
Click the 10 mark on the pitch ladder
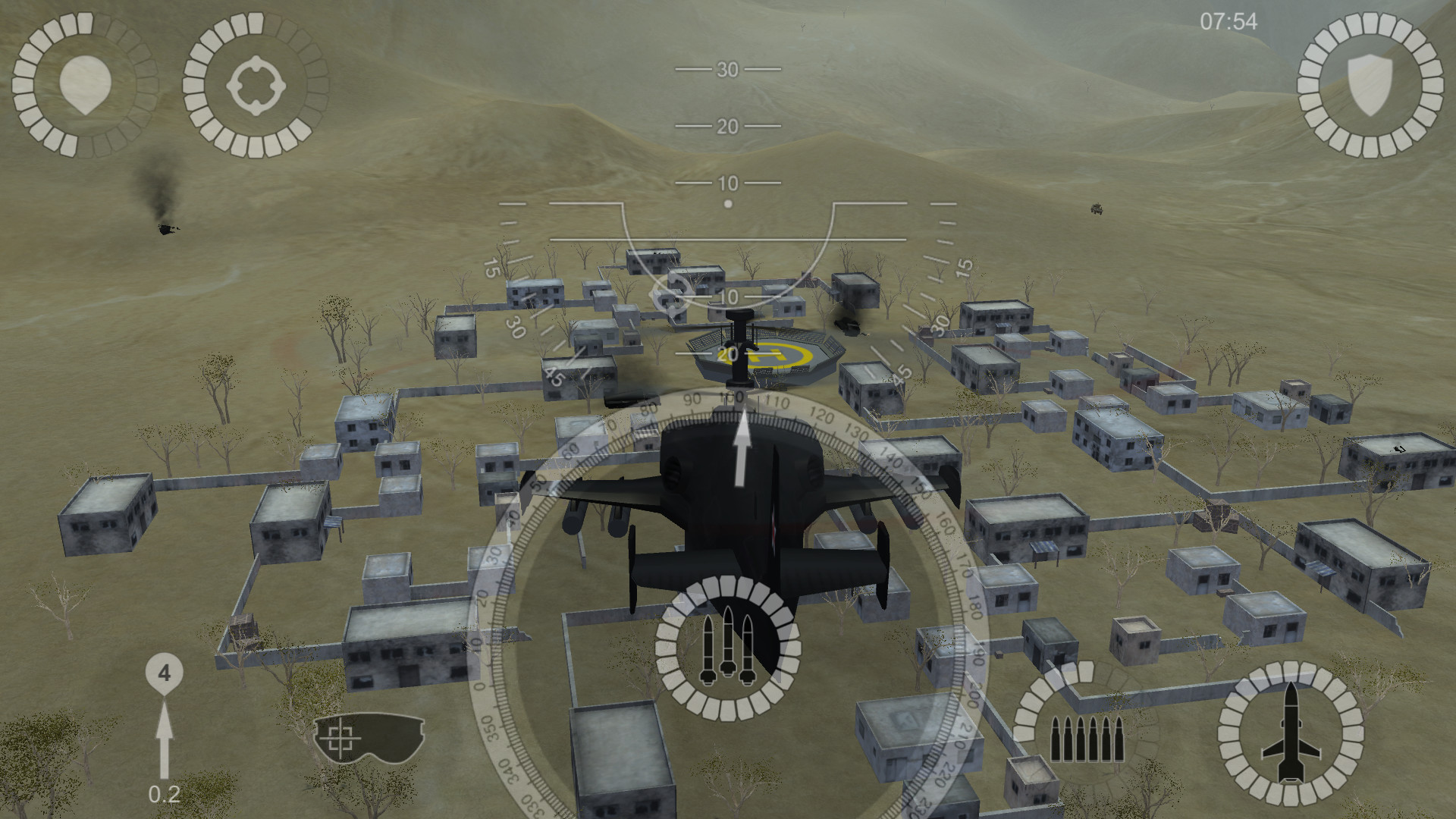726,183
